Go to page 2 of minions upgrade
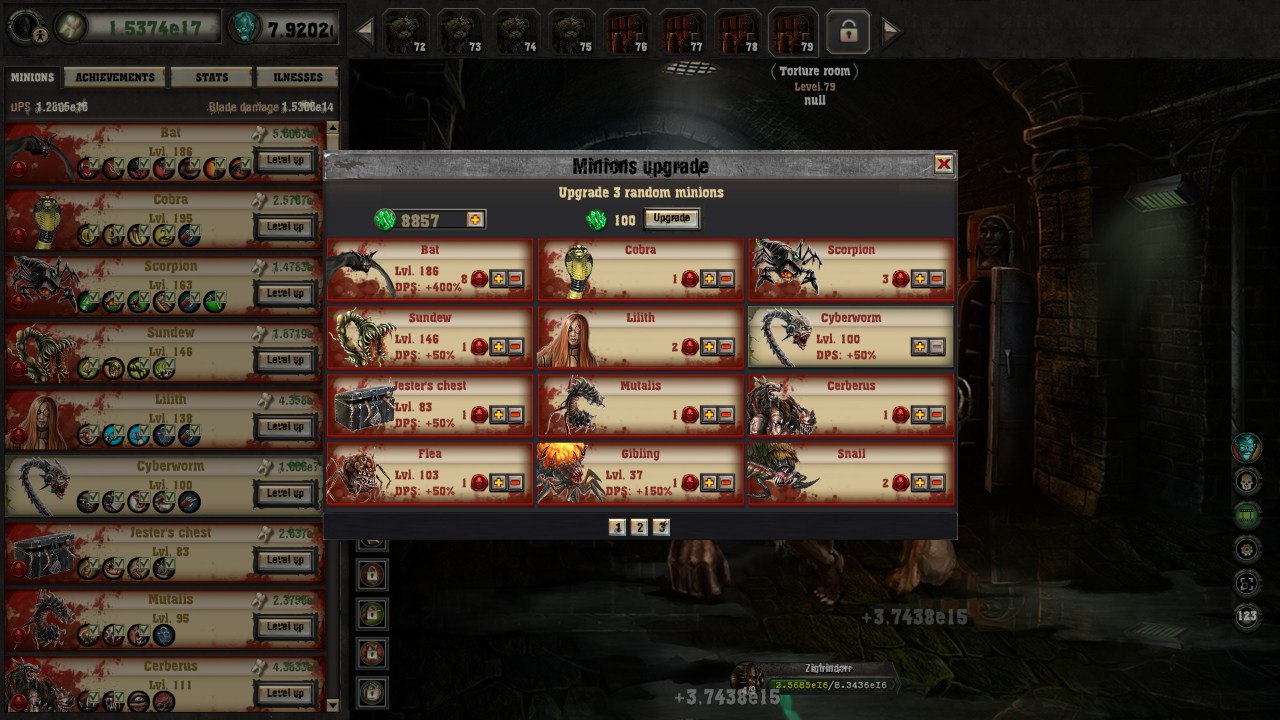The height and width of the screenshot is (720, 1280). [639, 527]
